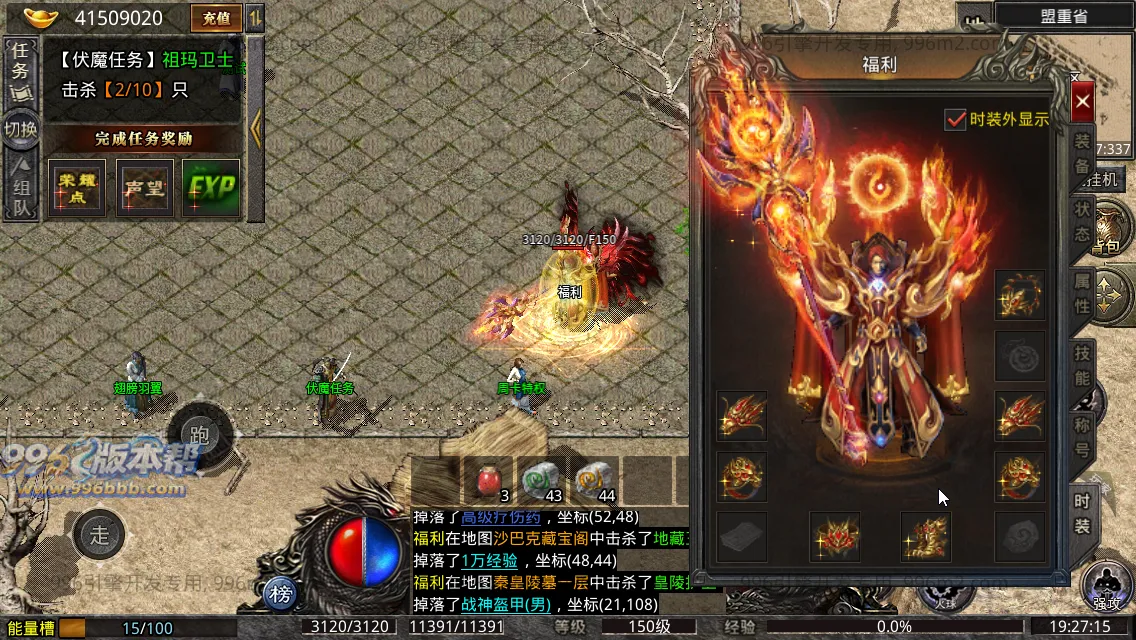Open the 榜 ranking button
Image resolution: width=1136 pixels, height=640 pixels.
(283, 595)
